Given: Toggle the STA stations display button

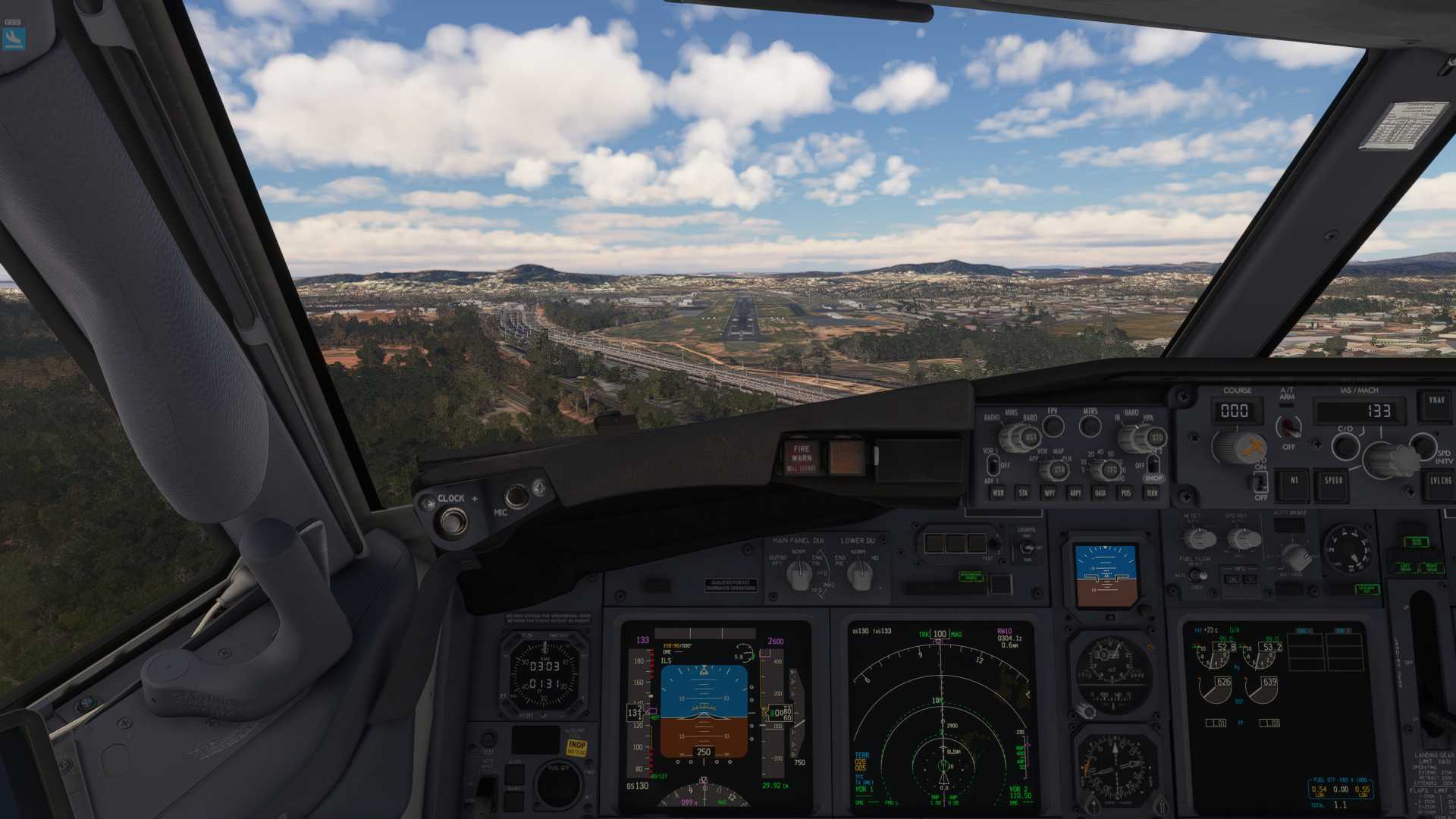Looking at the screenshot, I should pos(1023,493).
